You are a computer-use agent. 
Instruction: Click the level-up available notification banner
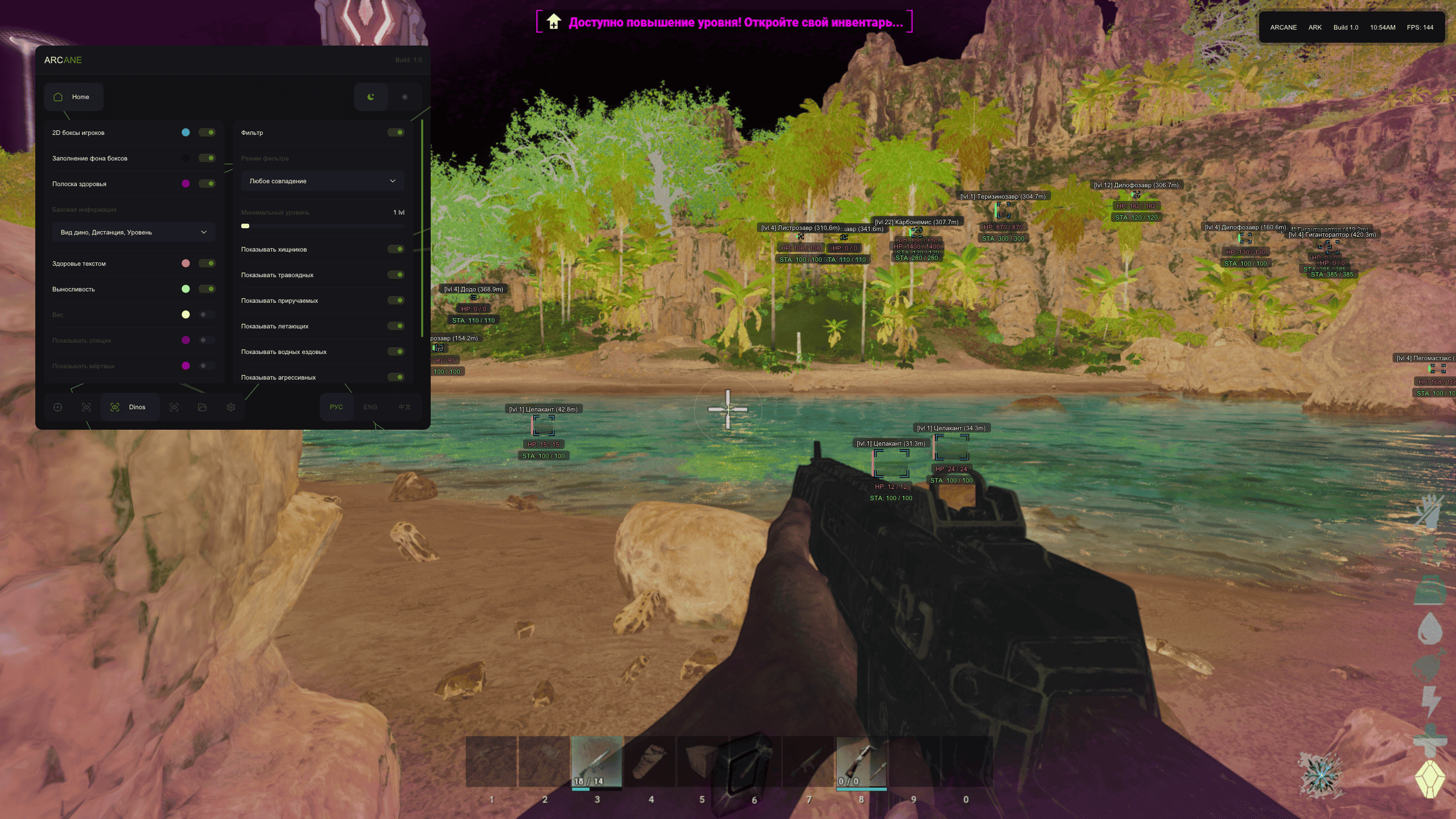tap(724, 22)
